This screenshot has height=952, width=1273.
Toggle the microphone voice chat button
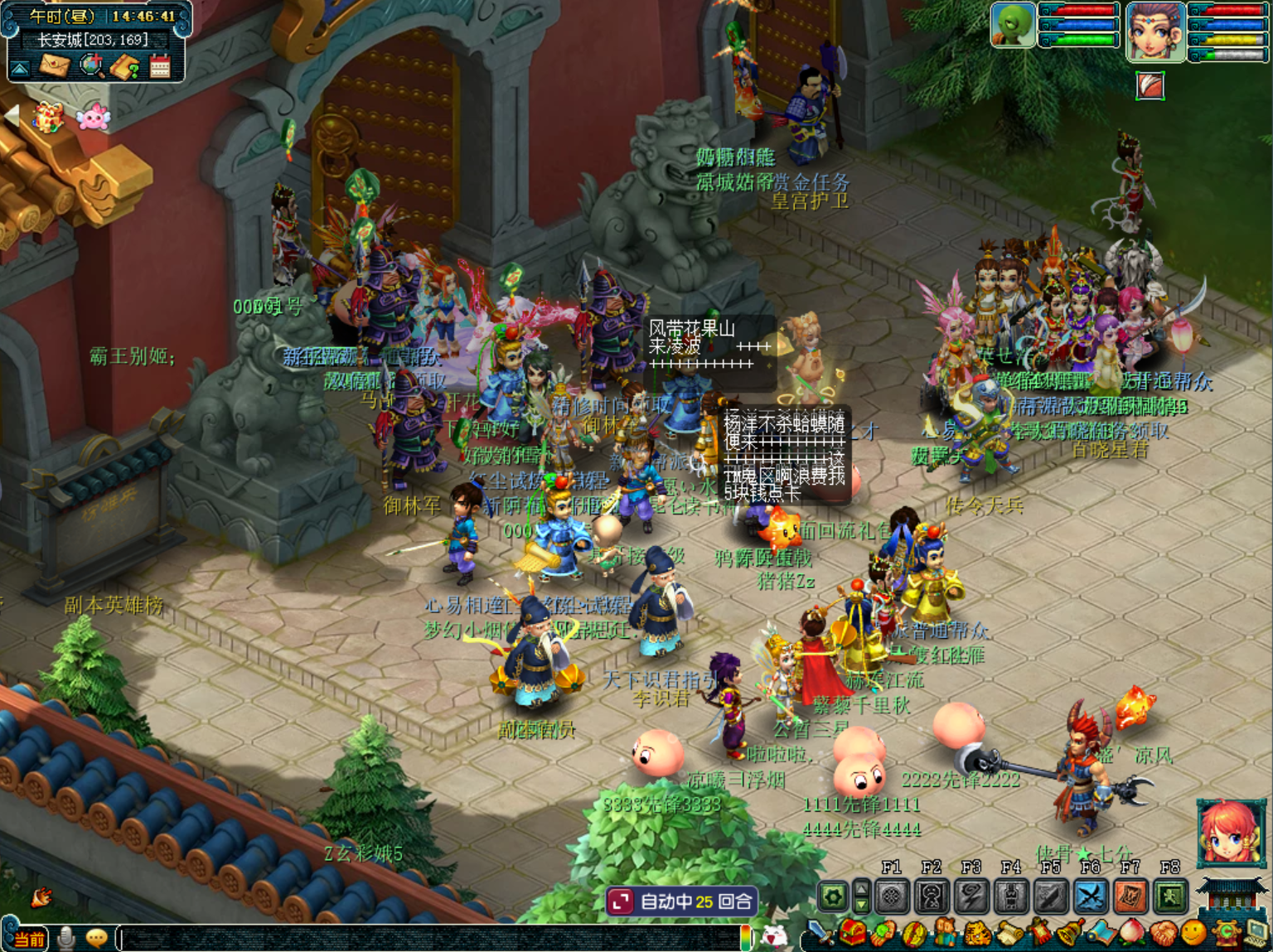coord(66,938)
